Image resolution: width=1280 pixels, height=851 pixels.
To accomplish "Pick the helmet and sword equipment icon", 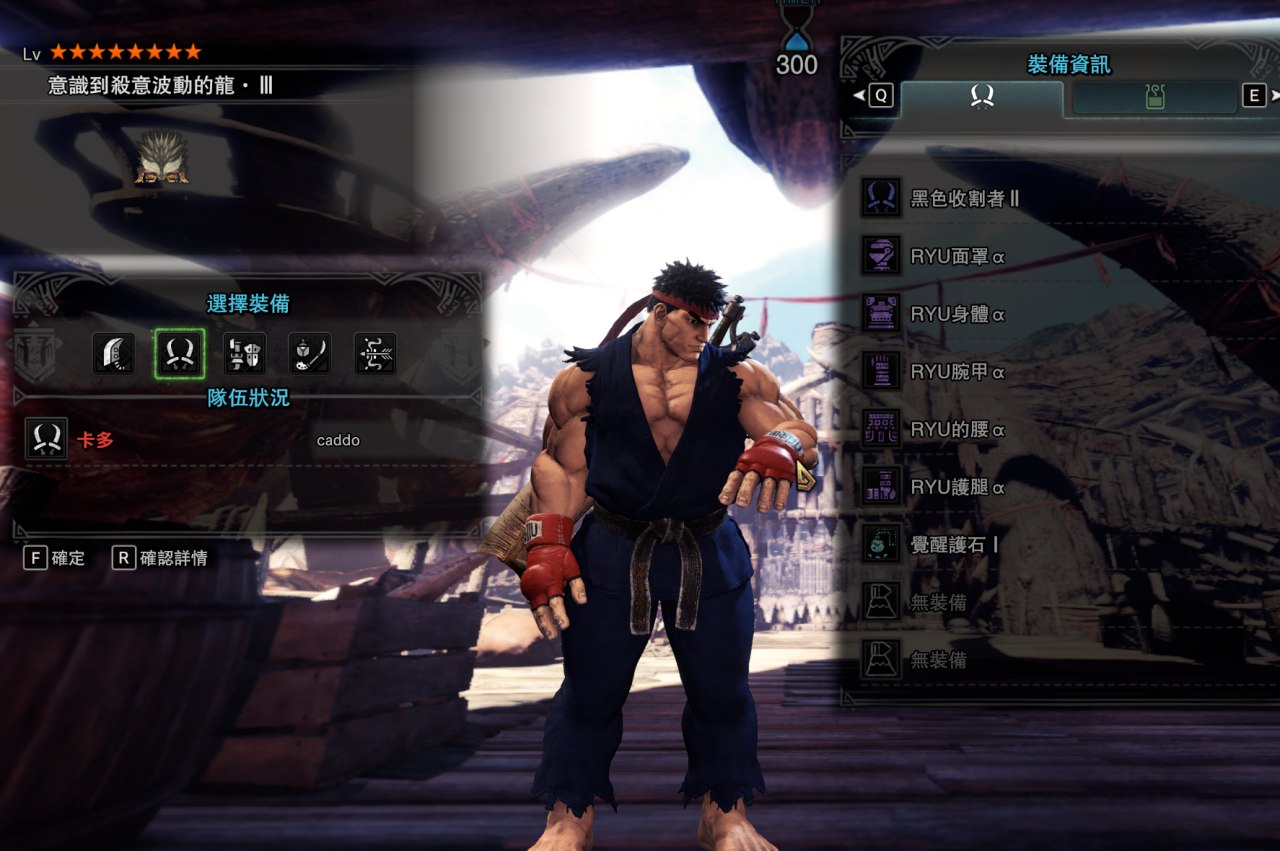I will [310, 354].
